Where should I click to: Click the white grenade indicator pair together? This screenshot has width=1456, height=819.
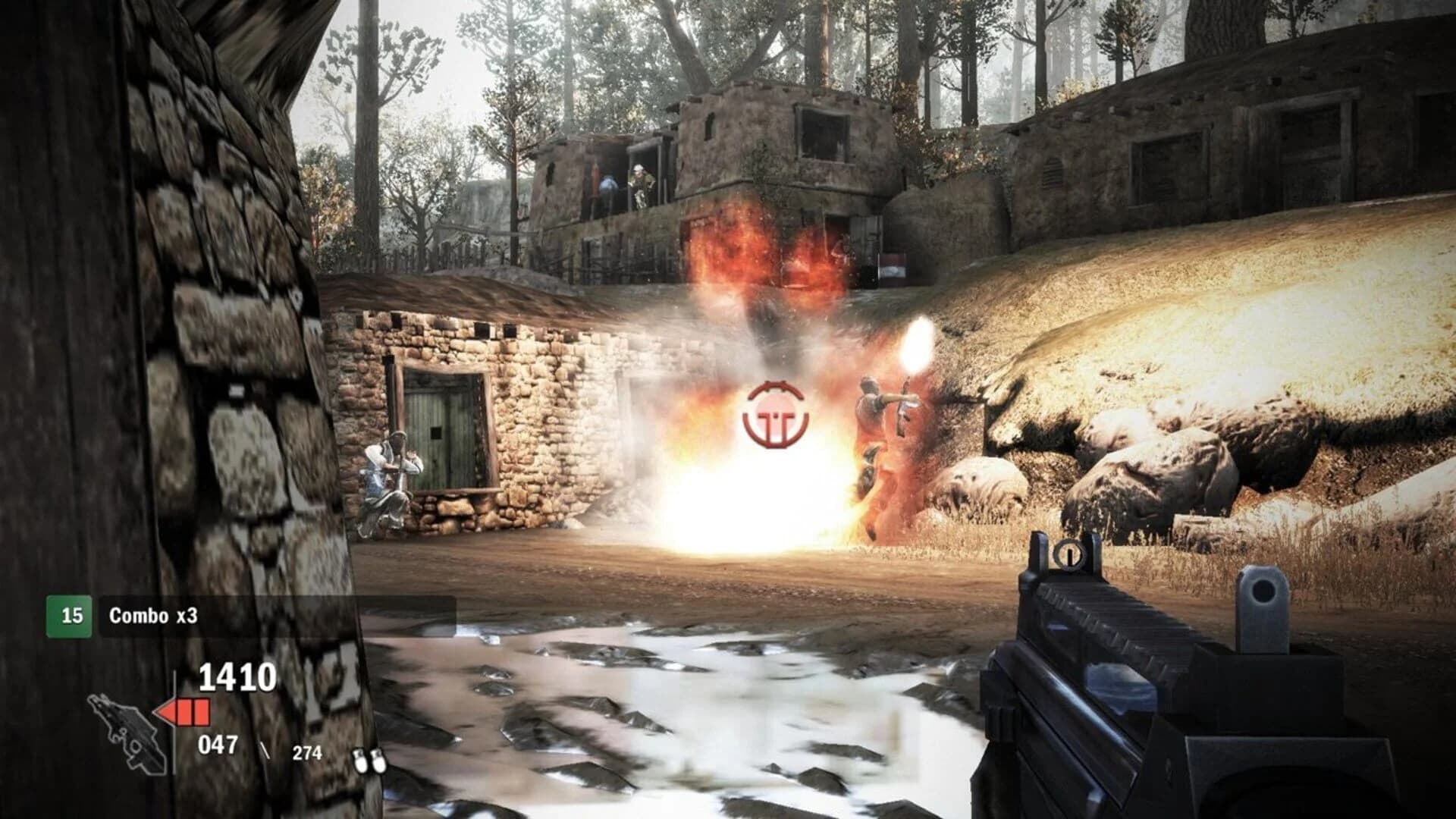pyautogui.click(x=370, y=762)
